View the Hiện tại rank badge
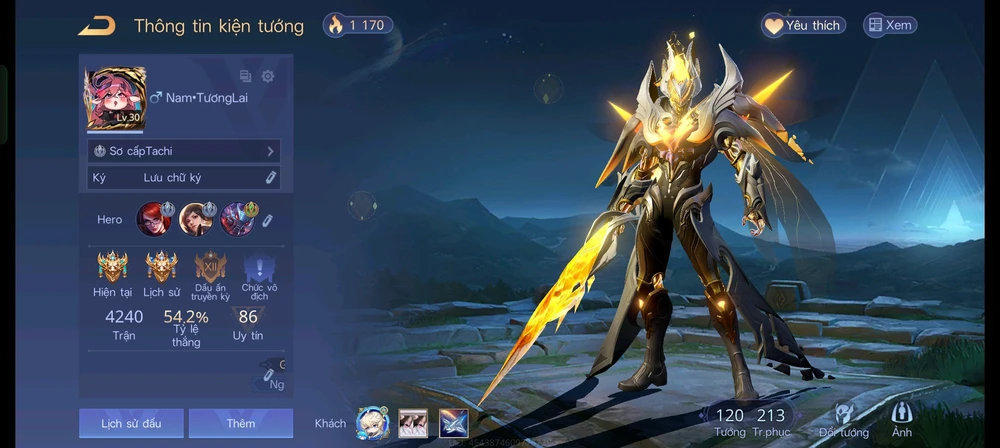 tap(112, 268)
